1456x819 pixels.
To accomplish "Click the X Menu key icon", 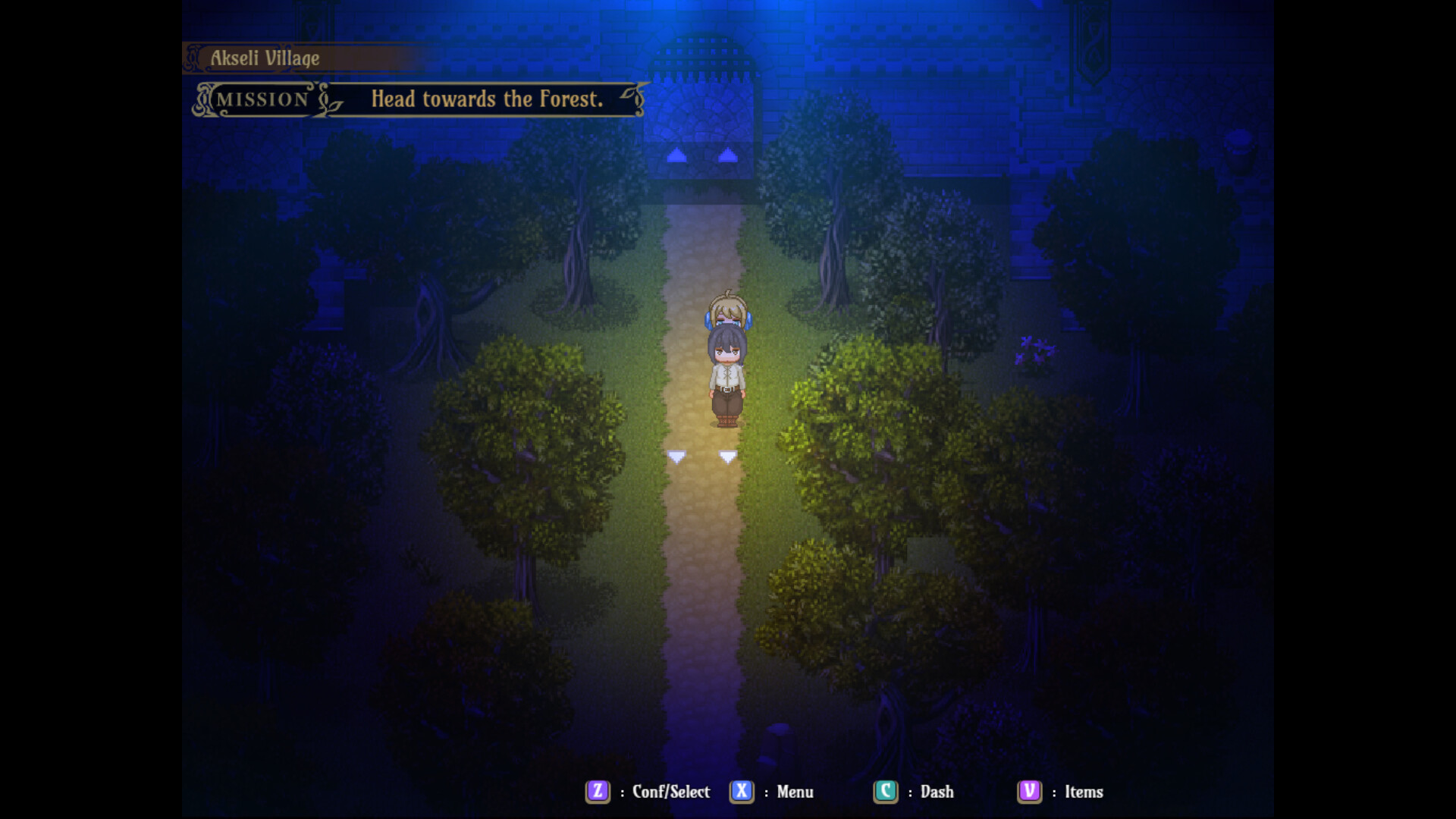I will tap(742, 792).
